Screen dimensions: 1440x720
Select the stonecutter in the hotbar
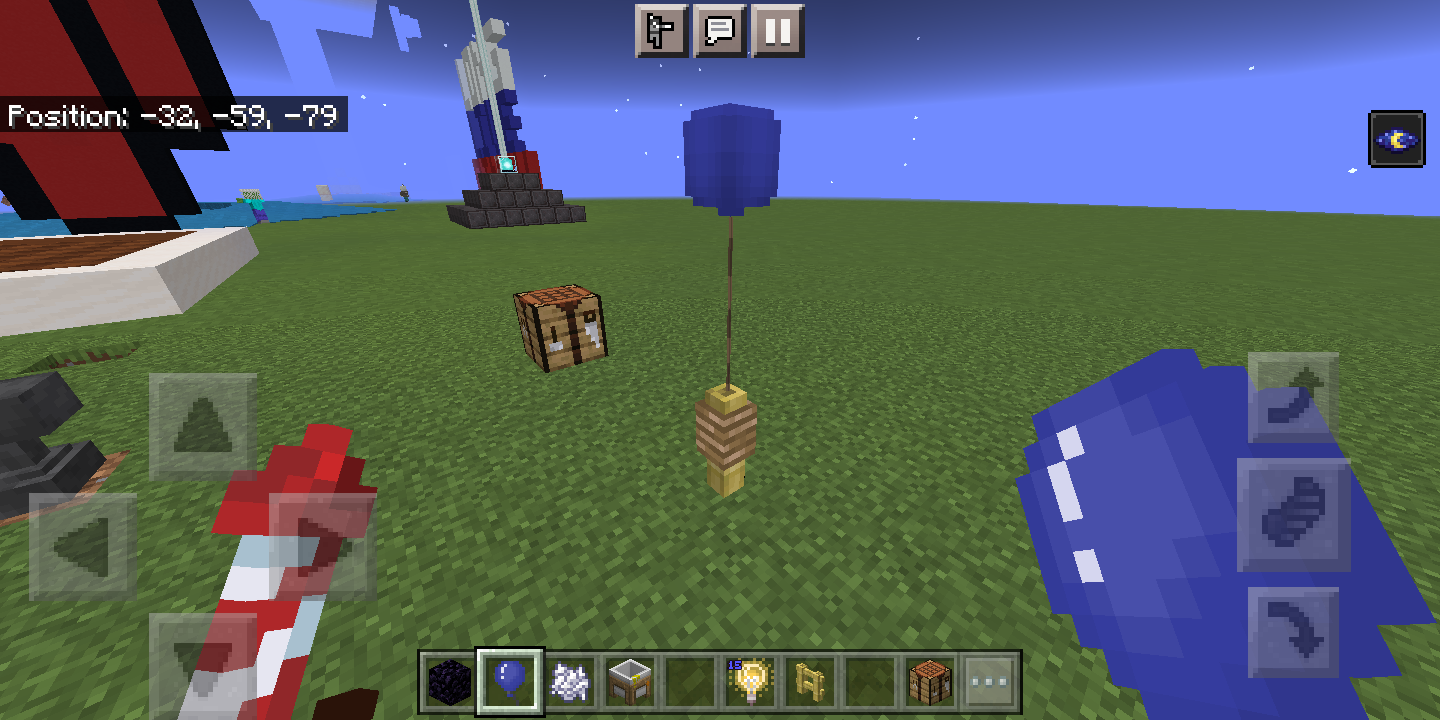pos(630,680)
